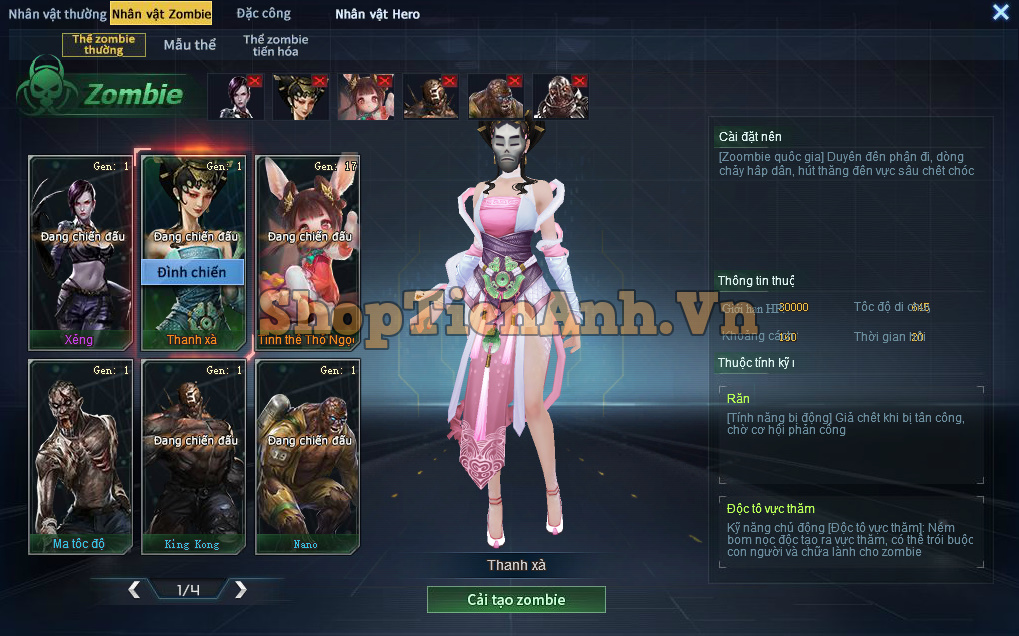This screenshot has height=636, width=1019.
Task: Show the Thể zombie tiến hóa sub-tab
Action: point(276,45)
